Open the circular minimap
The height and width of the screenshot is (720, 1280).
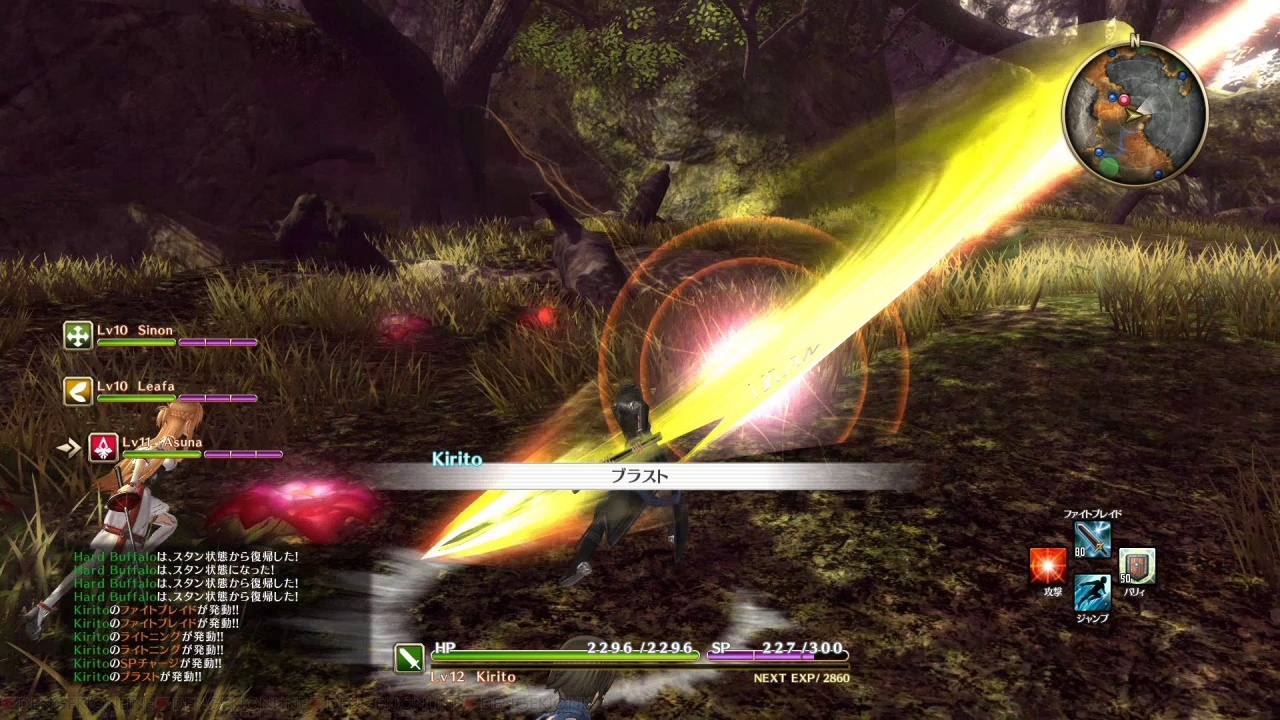pos(1134,113)
